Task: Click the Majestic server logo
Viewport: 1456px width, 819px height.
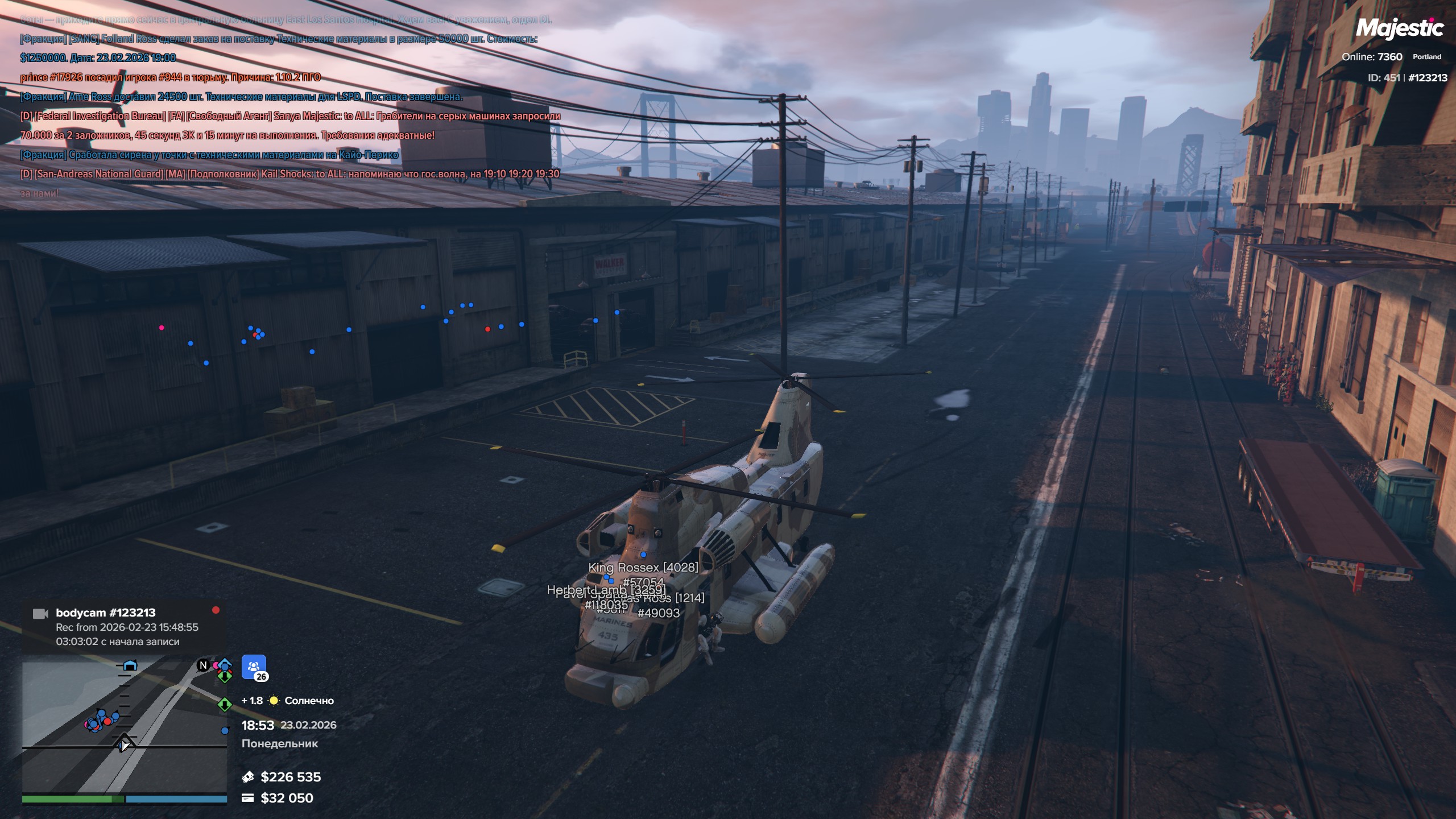Action: tap(1399, 28)
